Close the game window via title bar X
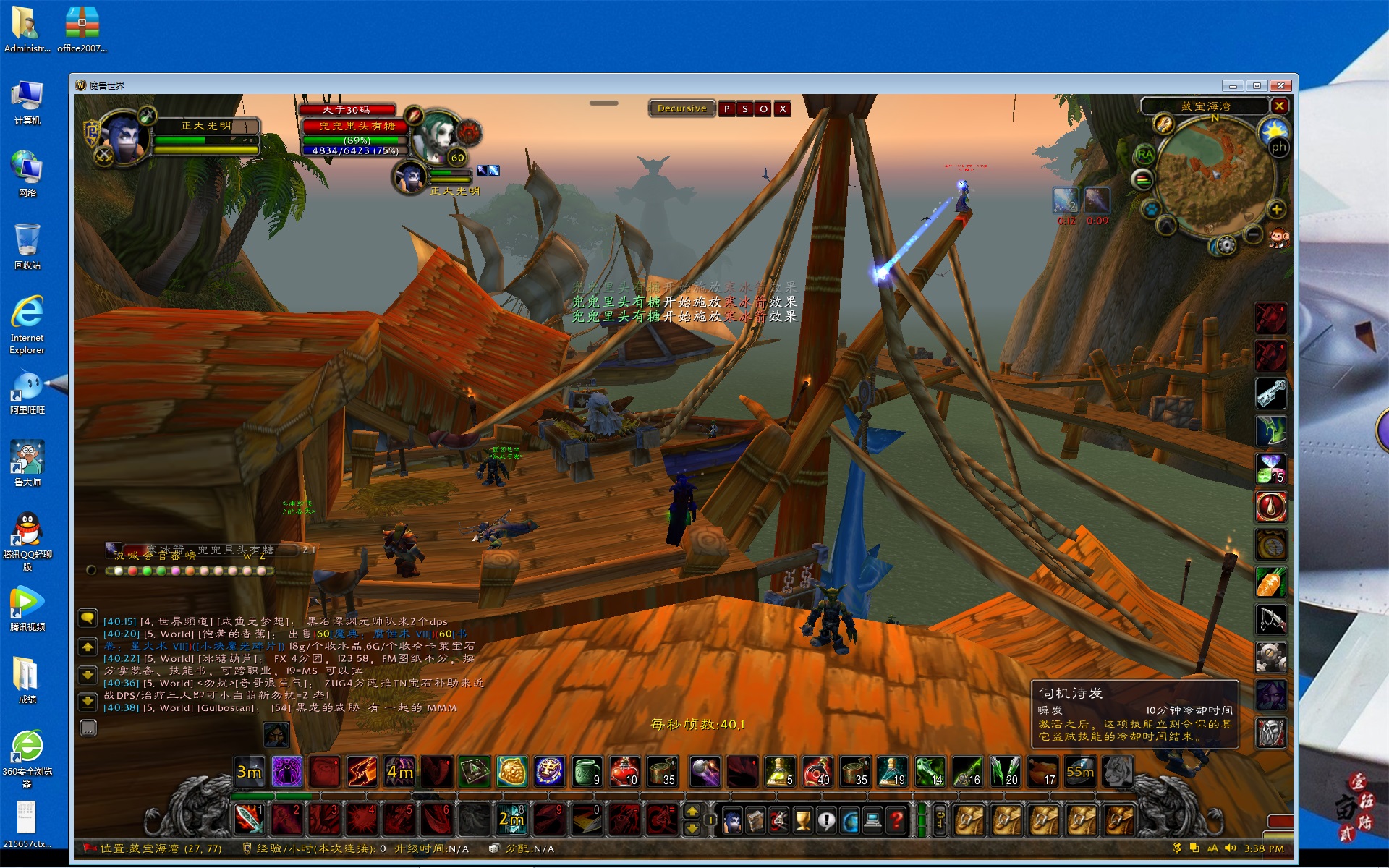This screenshot has width=1389, height=868. coord(1280,85)
